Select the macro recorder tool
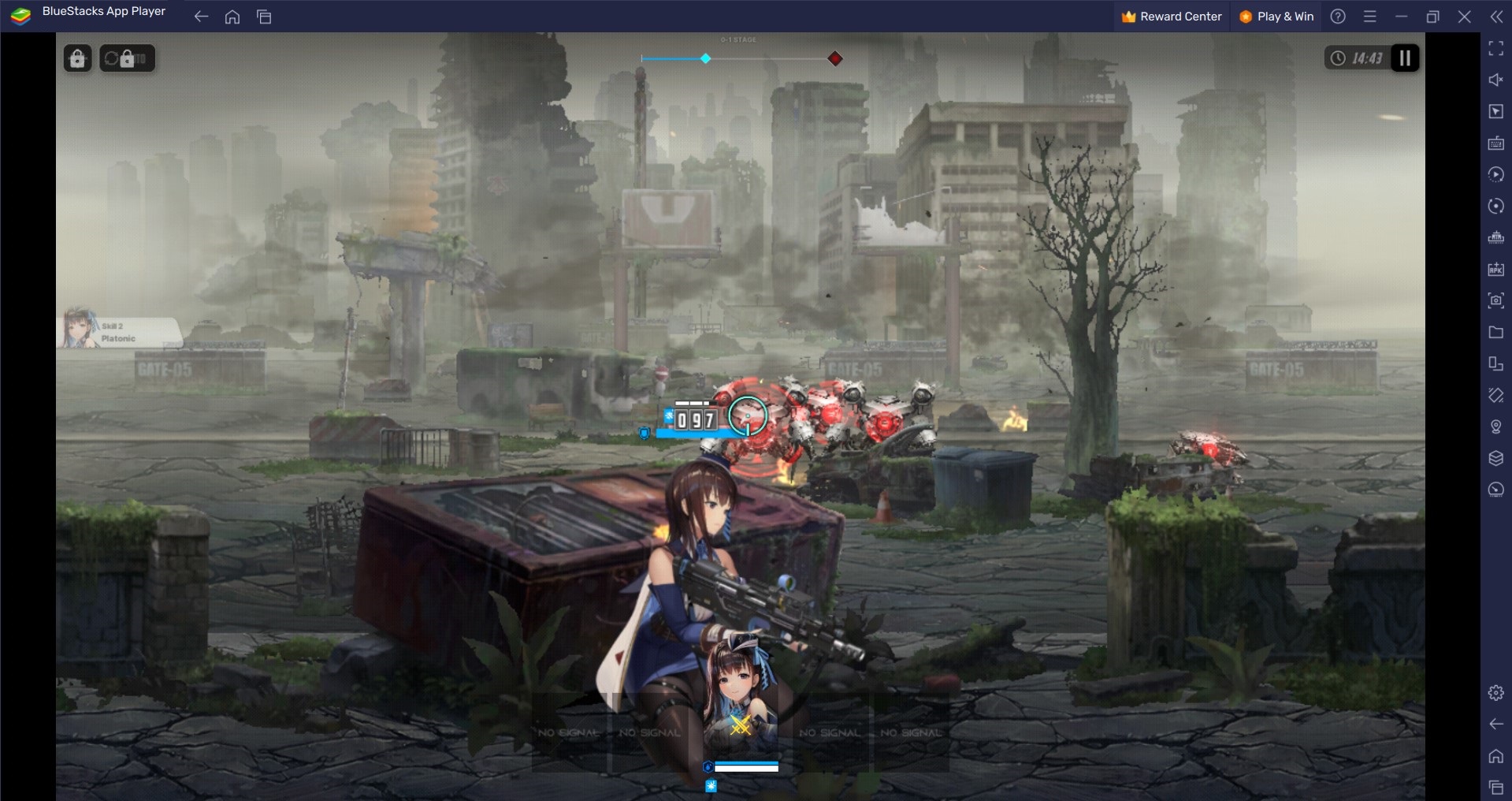The image size is (1512, 801). coord(1495,175)
